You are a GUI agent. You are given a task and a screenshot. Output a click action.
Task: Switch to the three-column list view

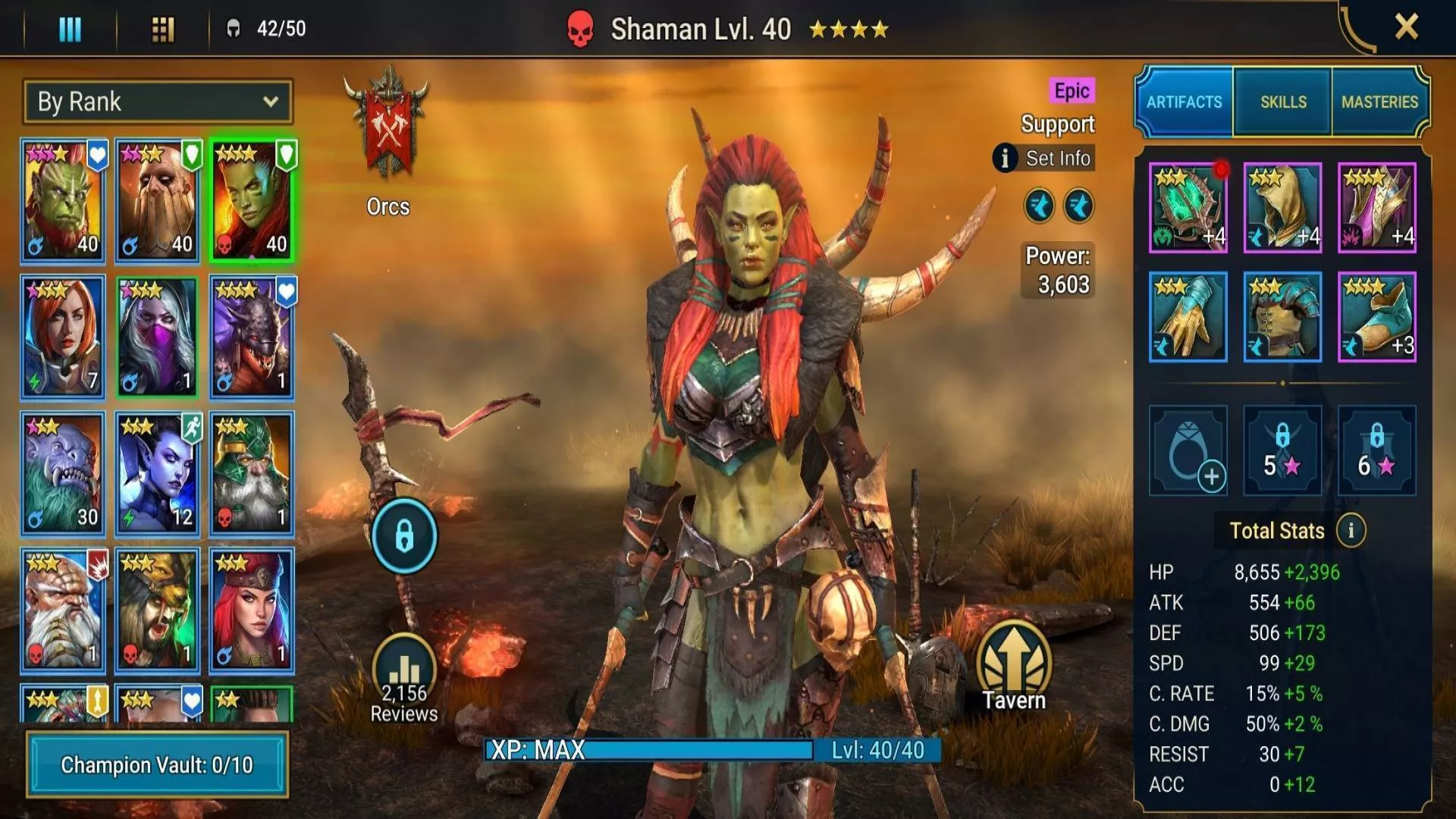pyautogui.click(x=70, y=29)
